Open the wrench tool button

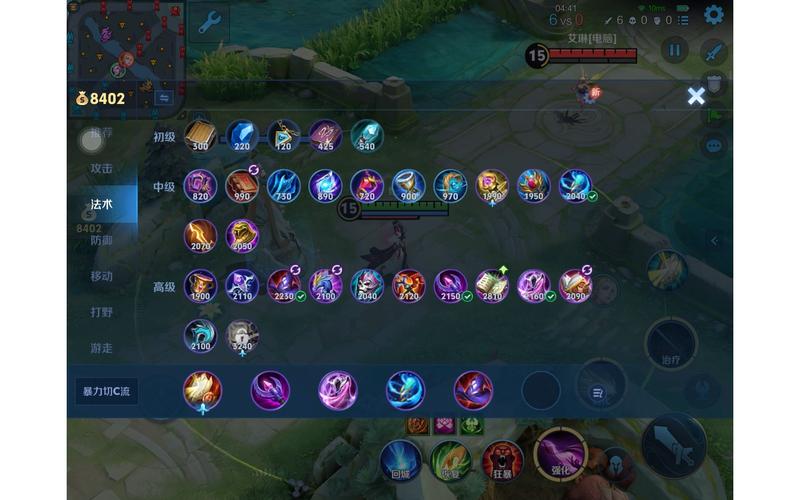tap(208, 22)
